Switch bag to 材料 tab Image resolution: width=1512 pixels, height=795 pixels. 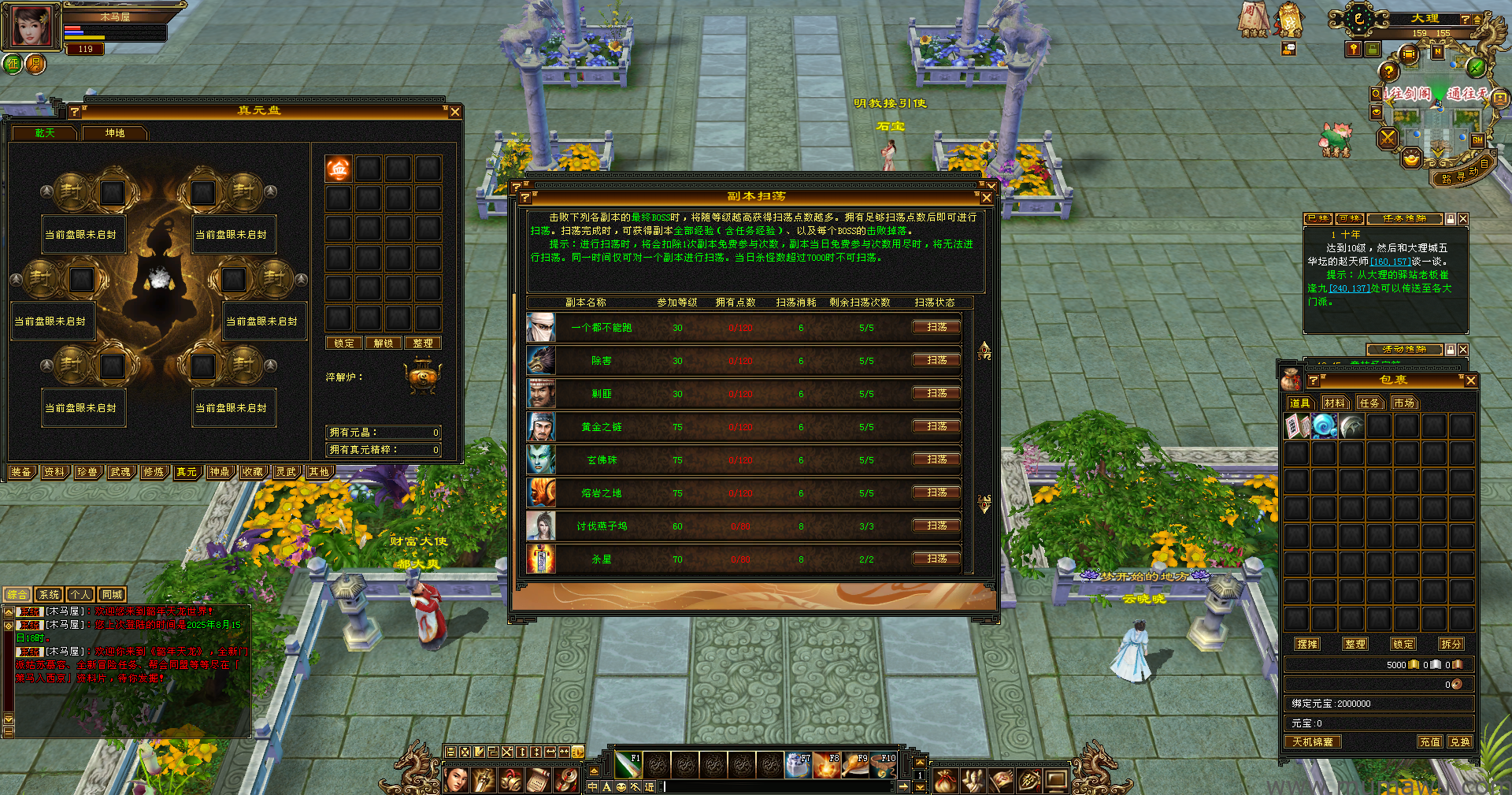click(1335, 403)
